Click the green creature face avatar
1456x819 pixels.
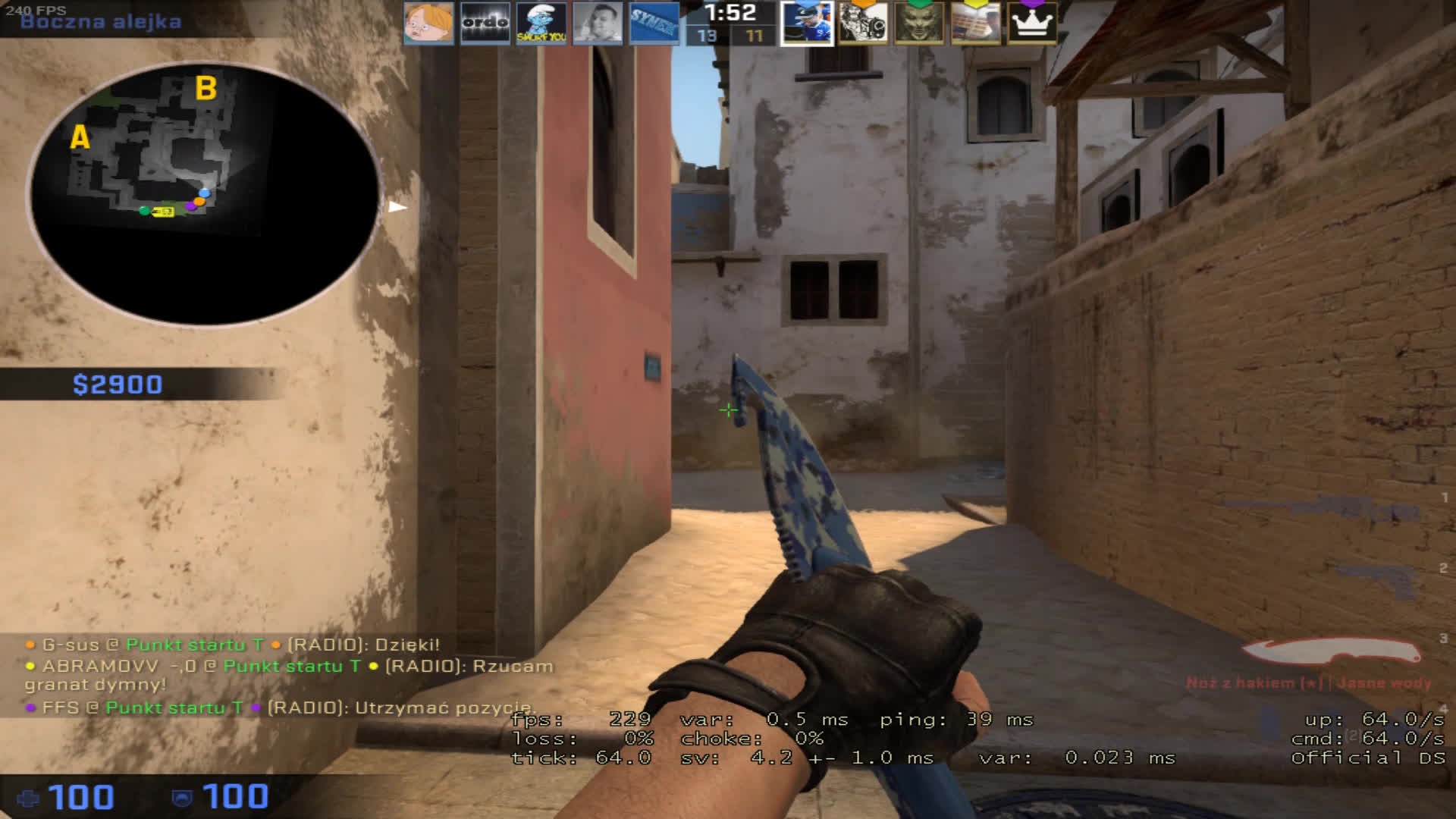919,24
